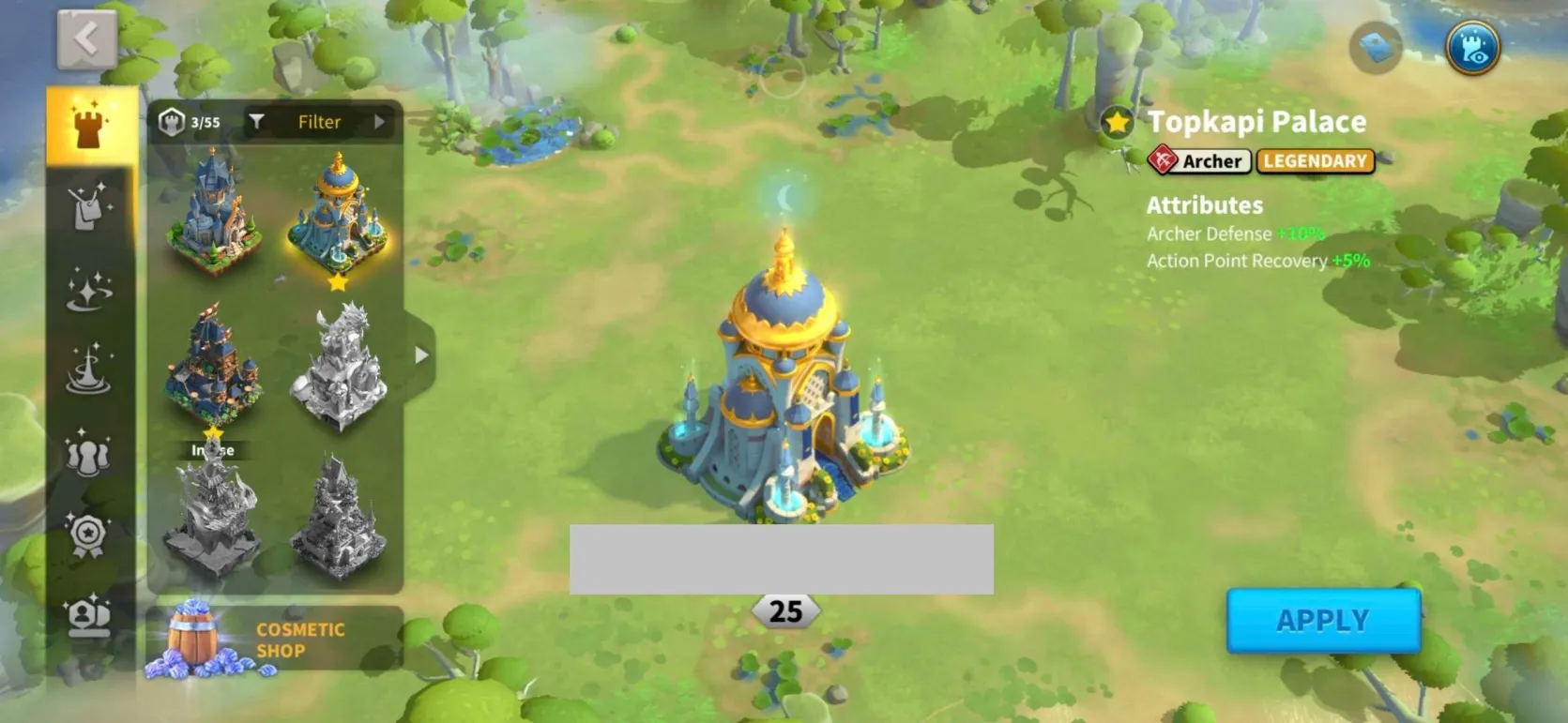Switch to the profile avatar tab
The image size is (1568, 723).
89,616
